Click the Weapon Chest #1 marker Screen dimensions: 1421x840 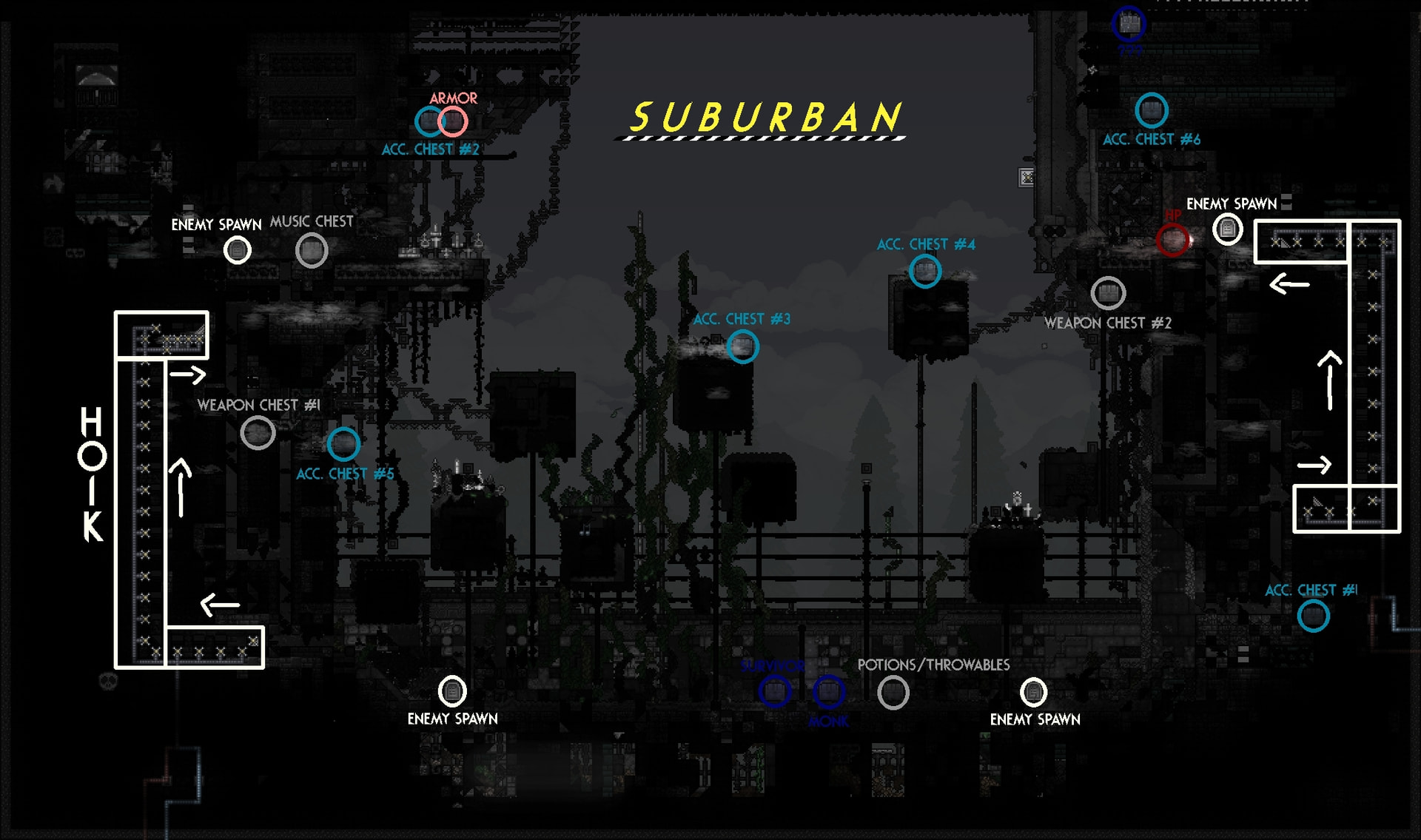pyautogui.click(x=258, y=433)
